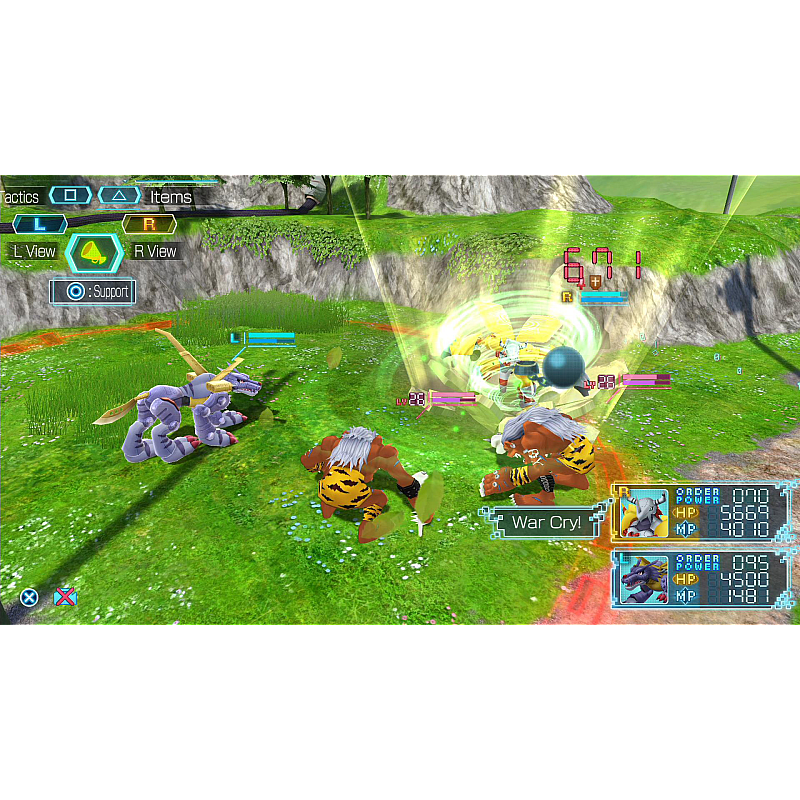This screenshot has height=800, width=800.
Task: Select the L partner blue dragon-wolf portrait
Action: pos(643,581)
